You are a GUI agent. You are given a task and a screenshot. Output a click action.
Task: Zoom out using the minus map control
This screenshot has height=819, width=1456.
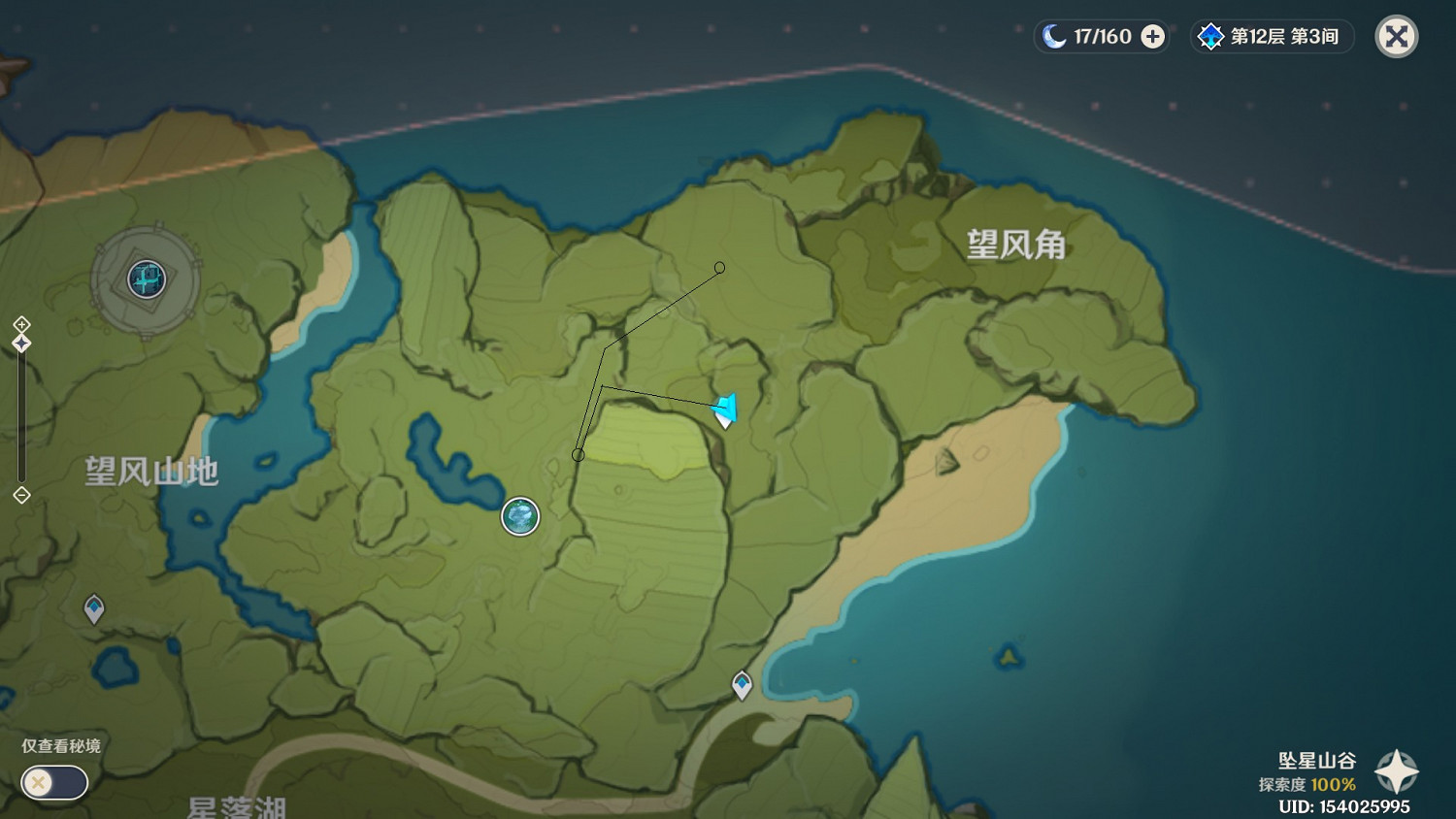point(21,496)
